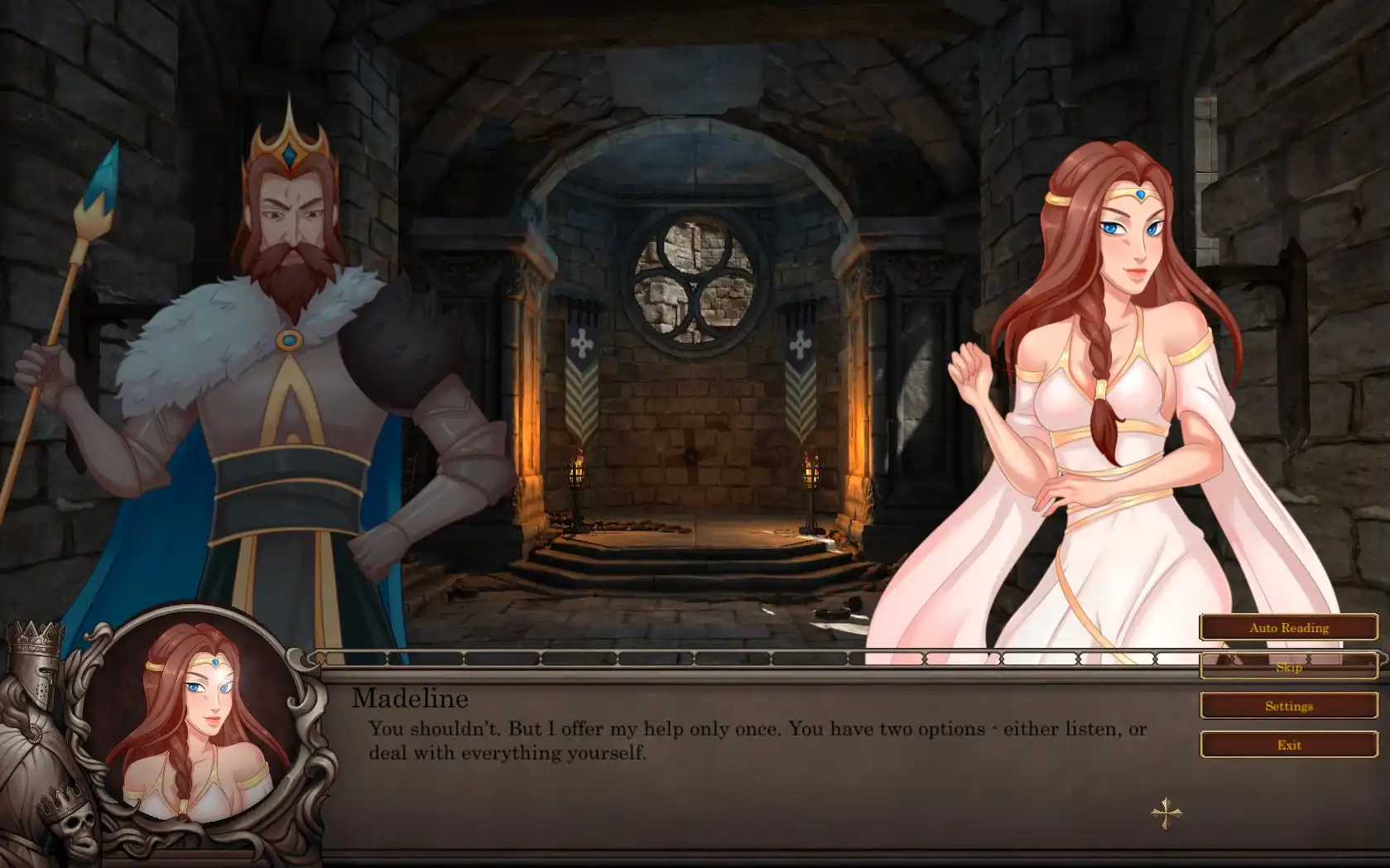This screenshot has width=1390, height=868.
Task: Exit the game
Action: 1288,745
